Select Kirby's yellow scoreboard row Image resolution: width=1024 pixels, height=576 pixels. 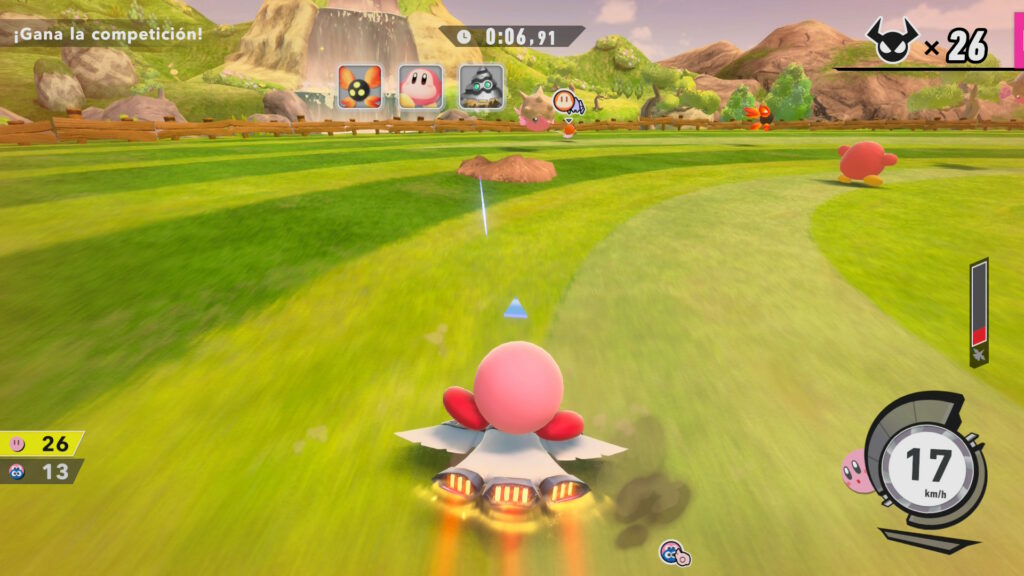click(42, 443)
